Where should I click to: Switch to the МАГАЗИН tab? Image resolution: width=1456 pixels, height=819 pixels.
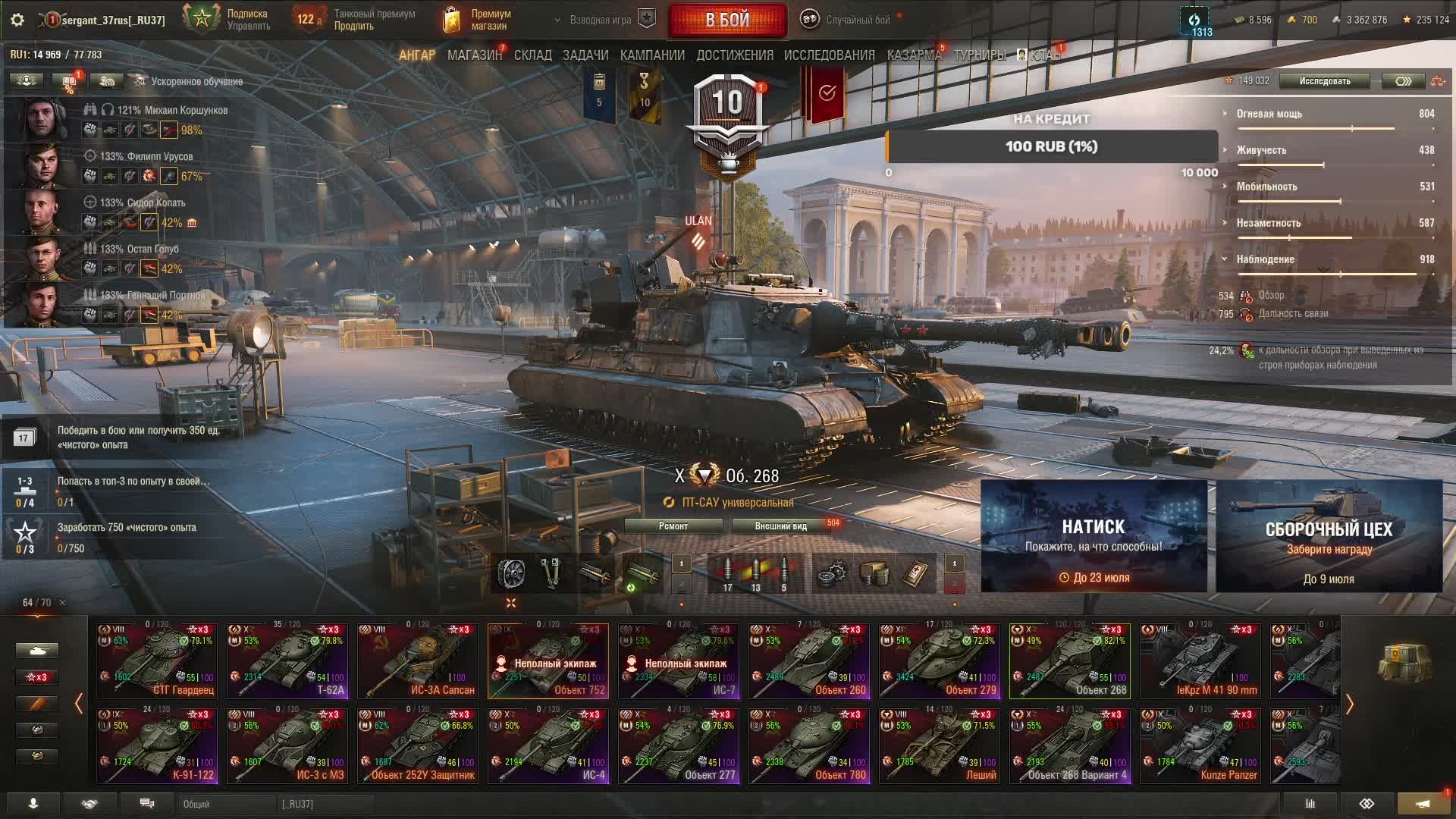click(474, 55)
